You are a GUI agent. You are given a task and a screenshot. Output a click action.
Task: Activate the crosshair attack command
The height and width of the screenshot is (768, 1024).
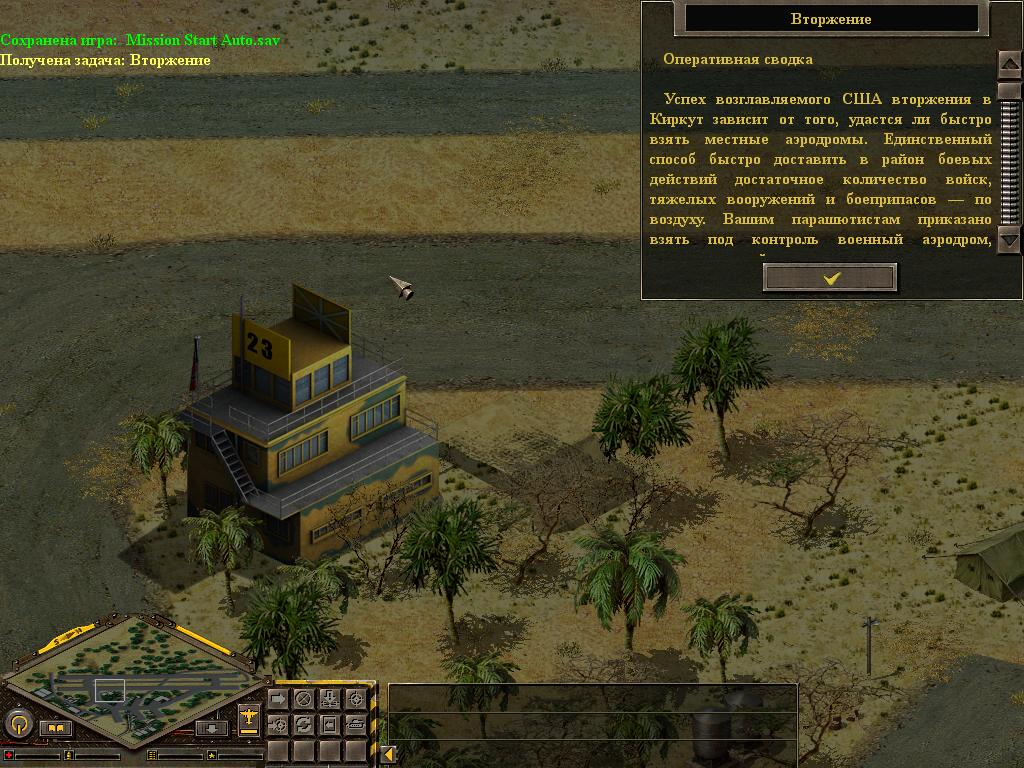click(x=355, y=698)
